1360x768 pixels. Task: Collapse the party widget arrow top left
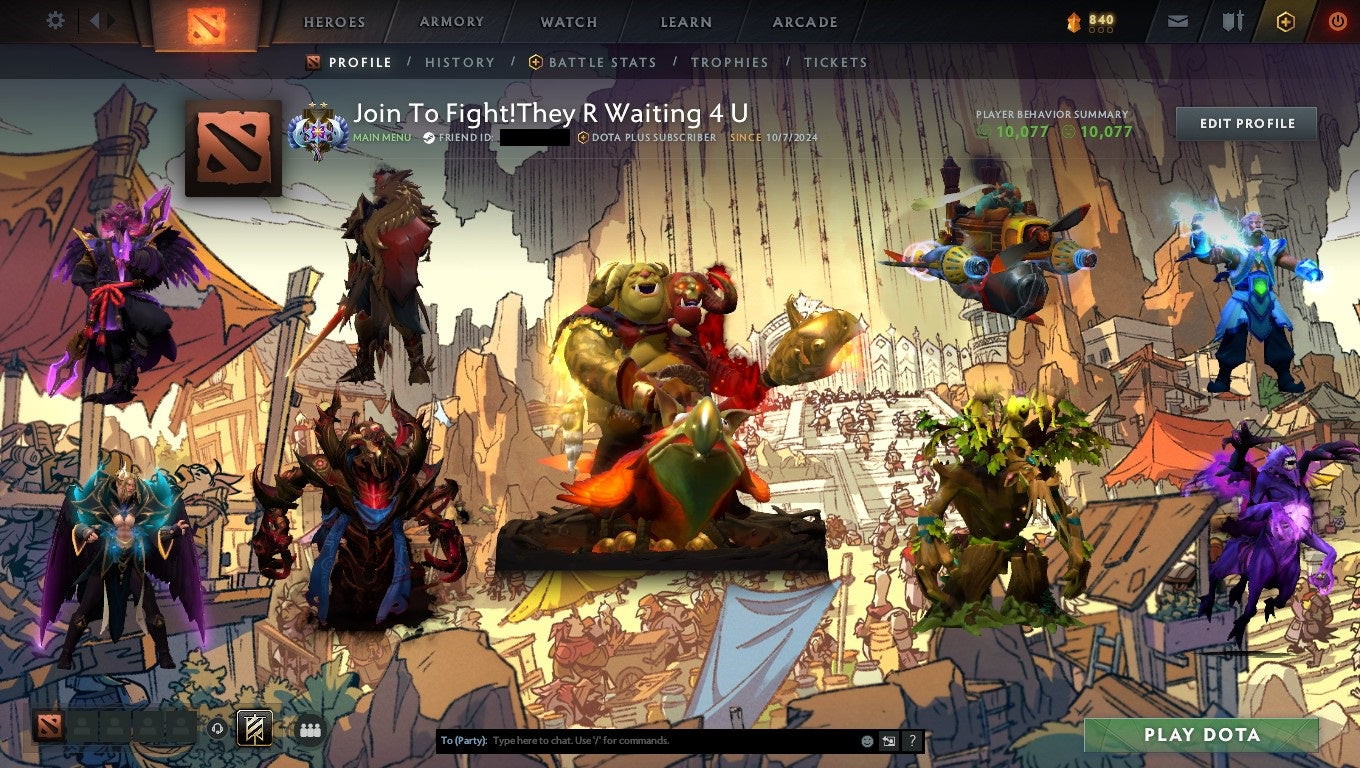tap(96, 20)
